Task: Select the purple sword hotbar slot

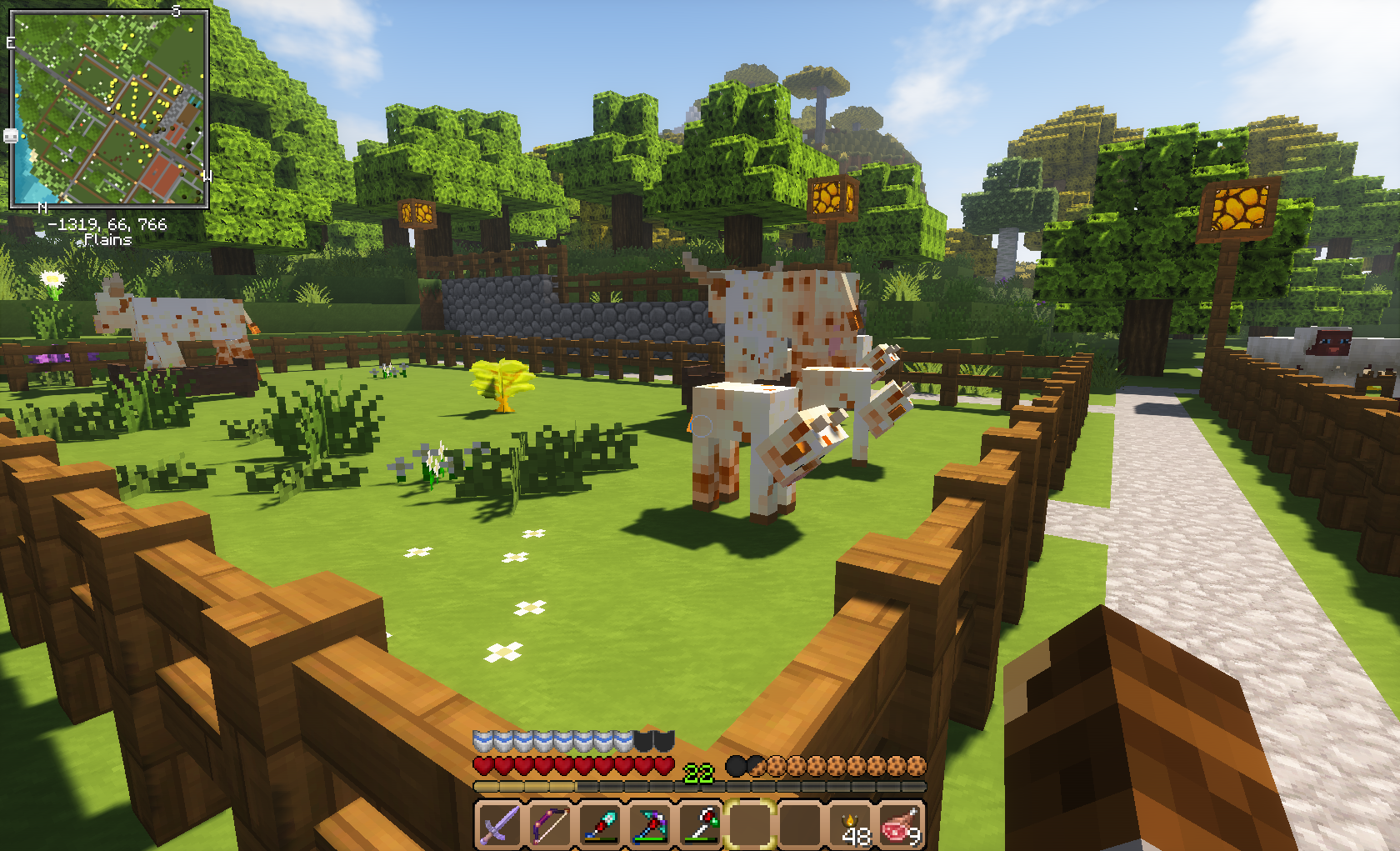Action: pos(499,823)
